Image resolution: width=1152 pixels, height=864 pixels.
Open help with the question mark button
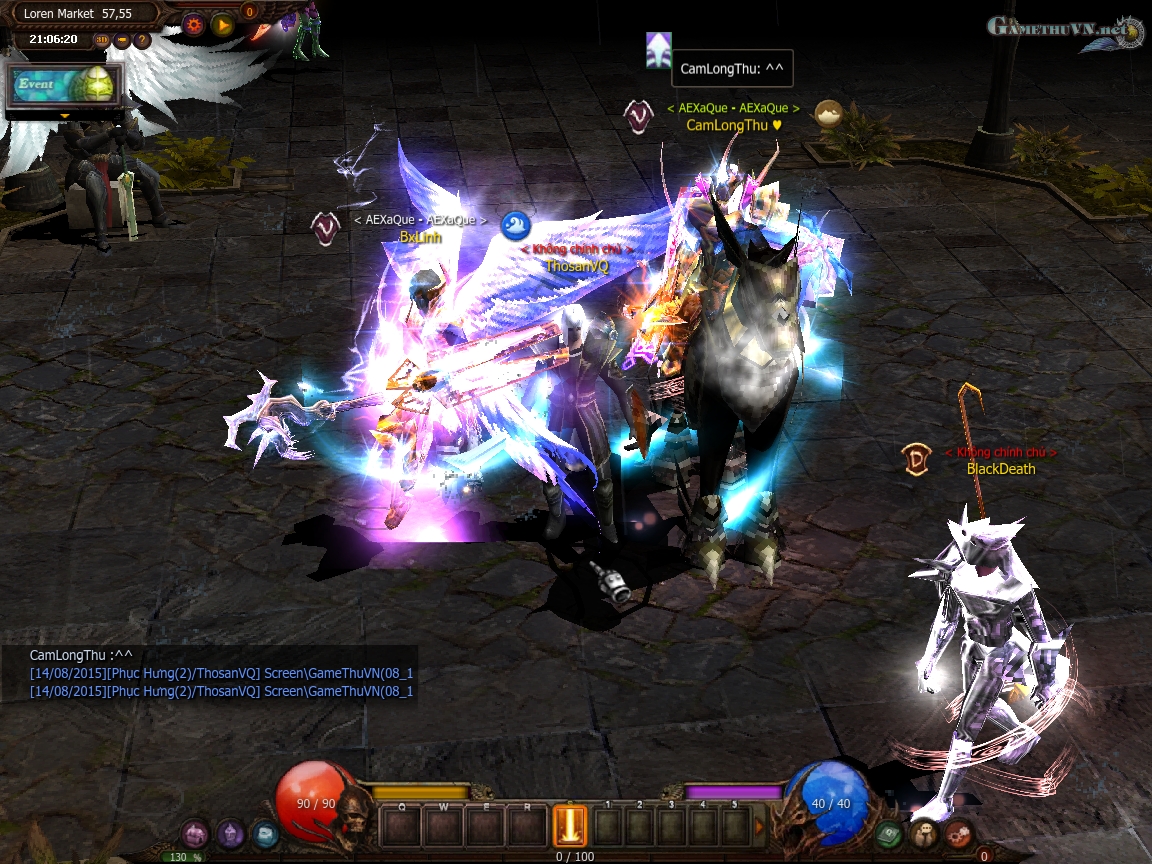coord(142,40)
